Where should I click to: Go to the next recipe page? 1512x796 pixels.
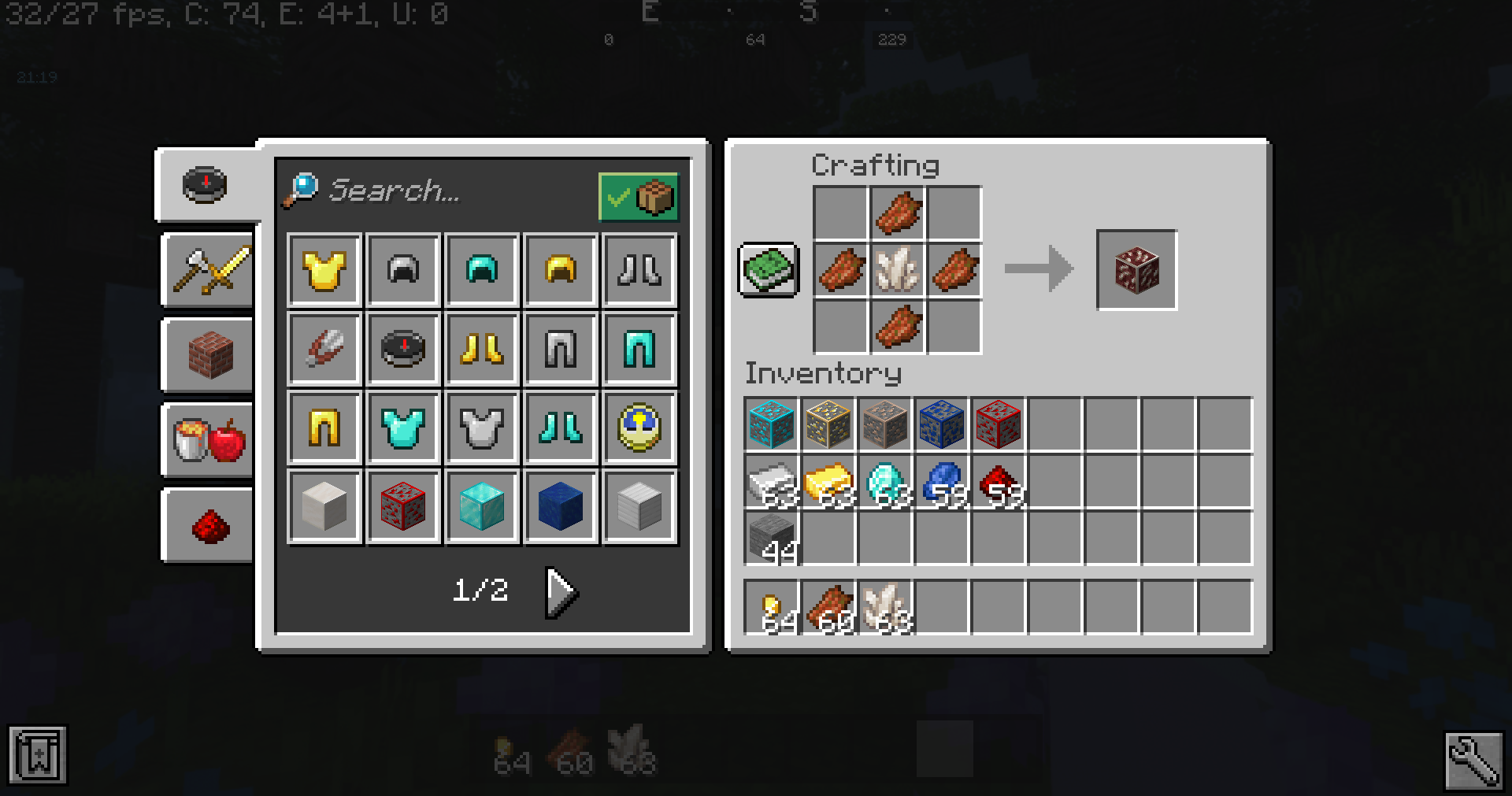[561, 593]
